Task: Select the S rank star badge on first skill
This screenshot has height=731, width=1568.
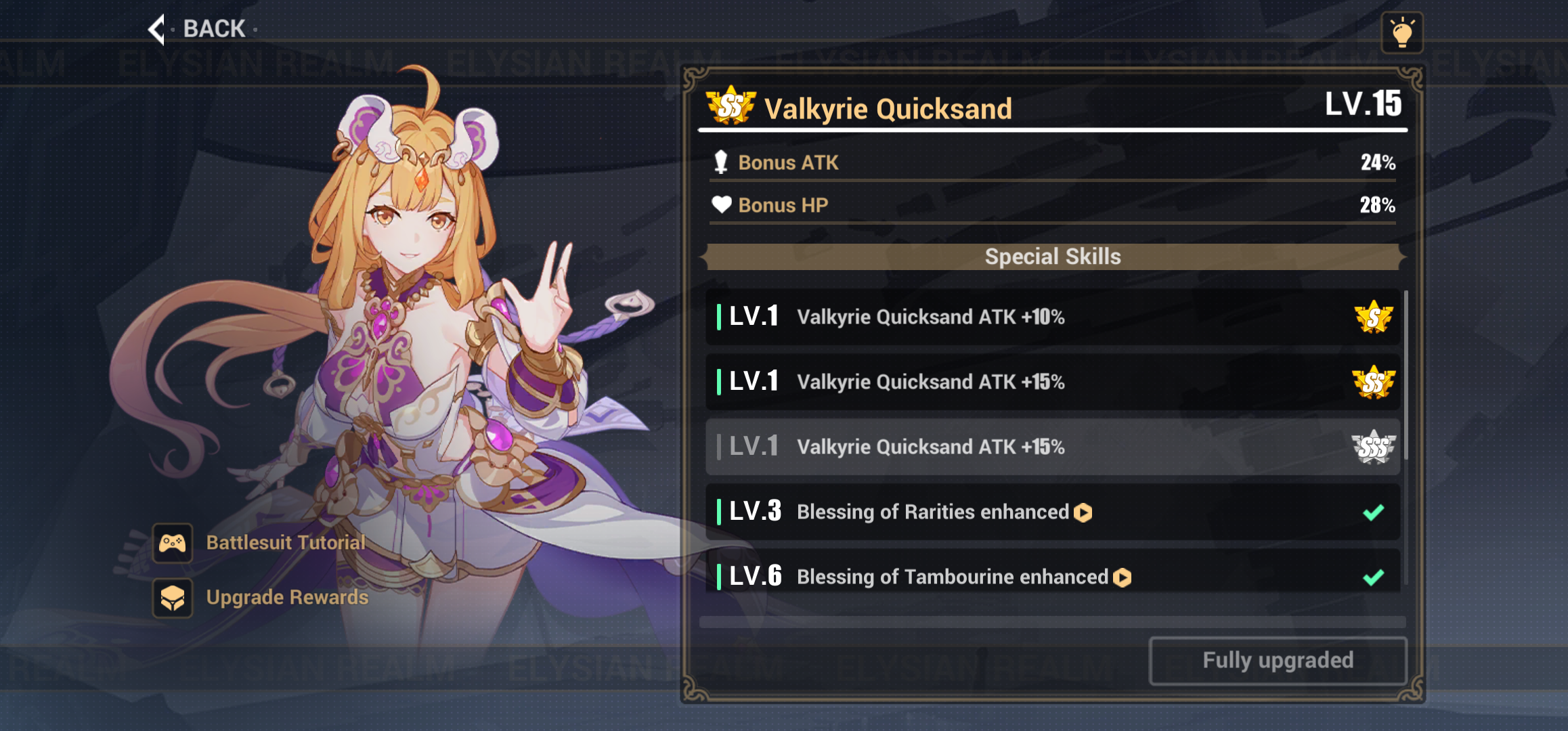Action: (x=1373, y=316)
